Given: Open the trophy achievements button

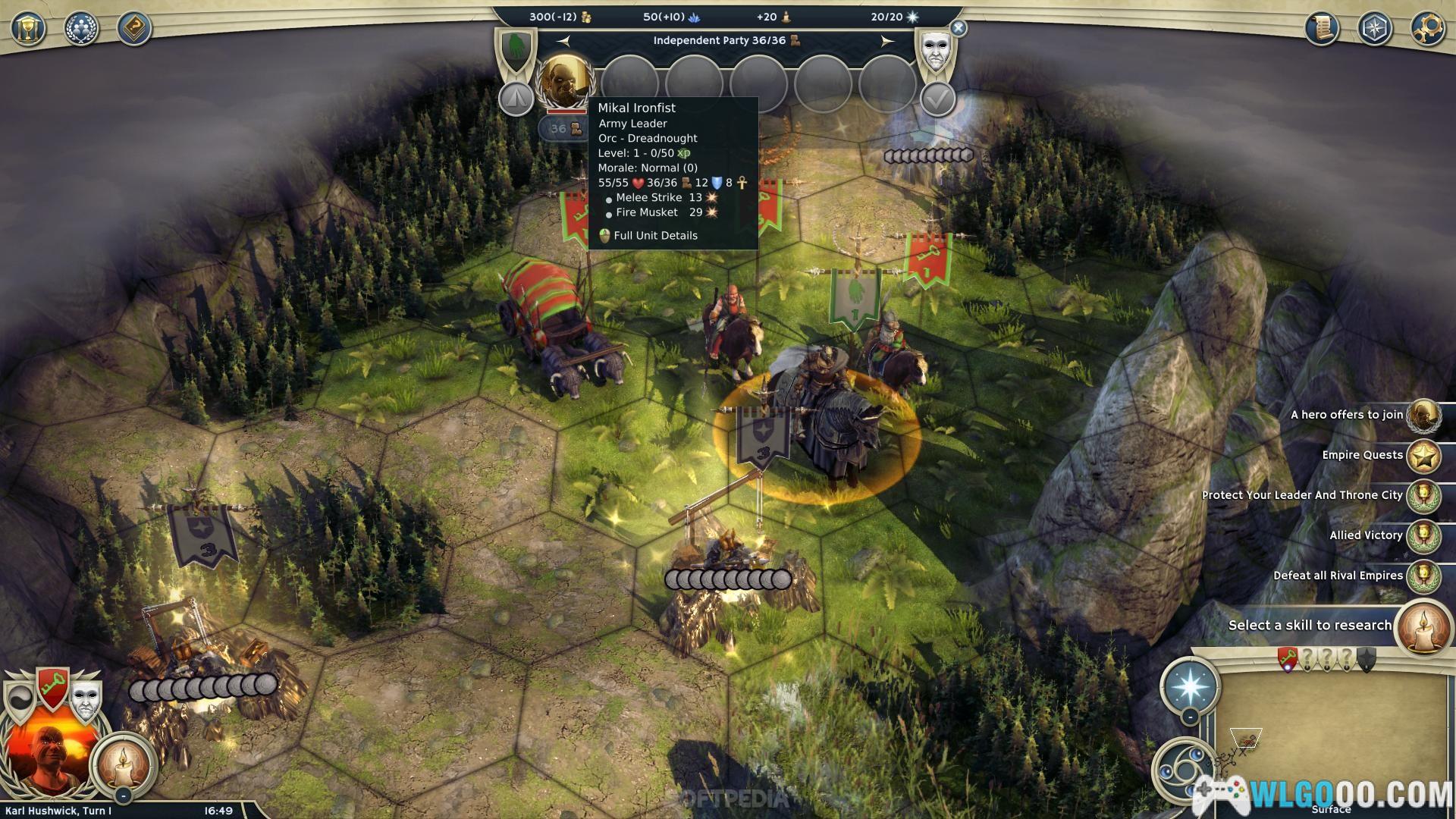Looking at the screenshot, I should [28, 29].
